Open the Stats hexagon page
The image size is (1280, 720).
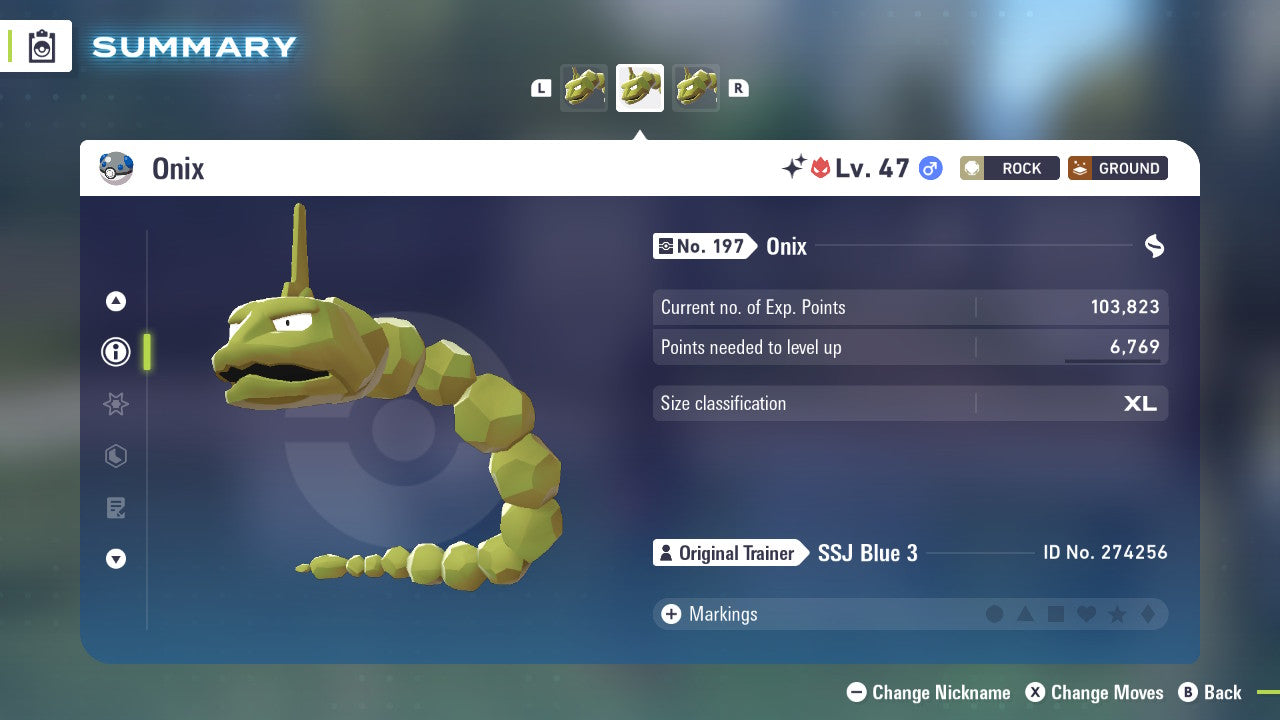[x=115, y=456]
